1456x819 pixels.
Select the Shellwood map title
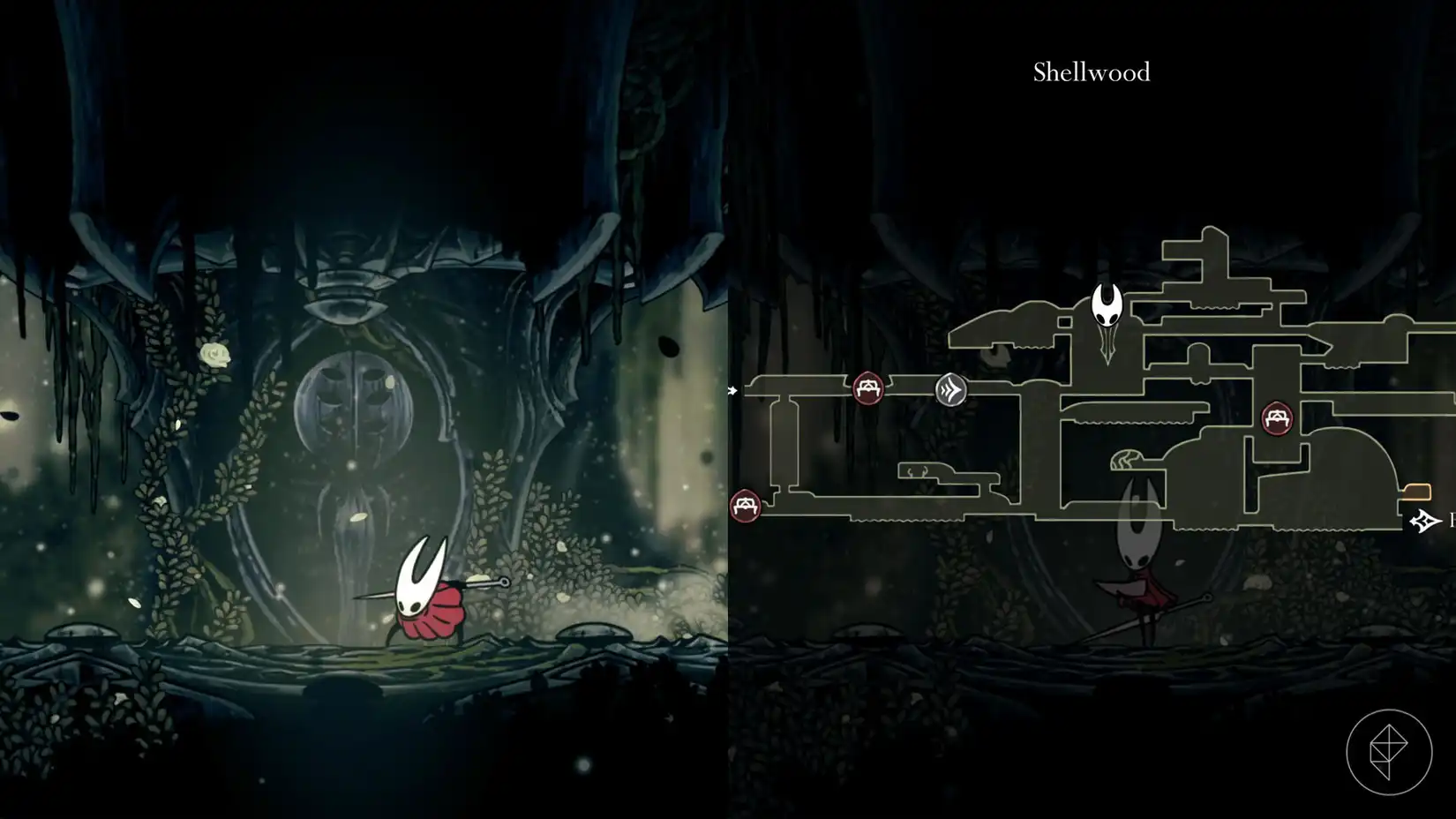pos(1091,73)
